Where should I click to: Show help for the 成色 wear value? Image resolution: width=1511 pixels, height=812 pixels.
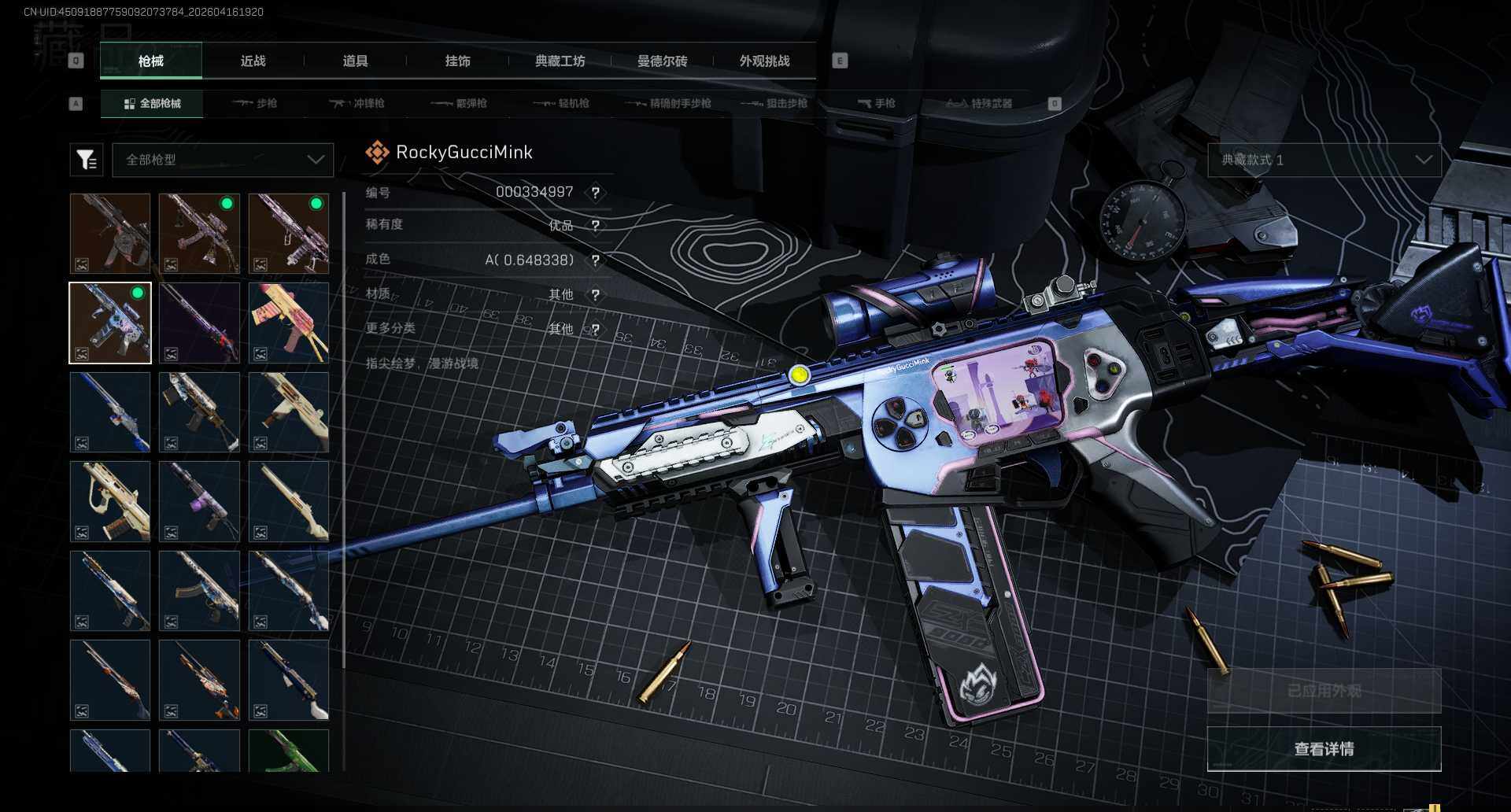[x=596, y=260]
